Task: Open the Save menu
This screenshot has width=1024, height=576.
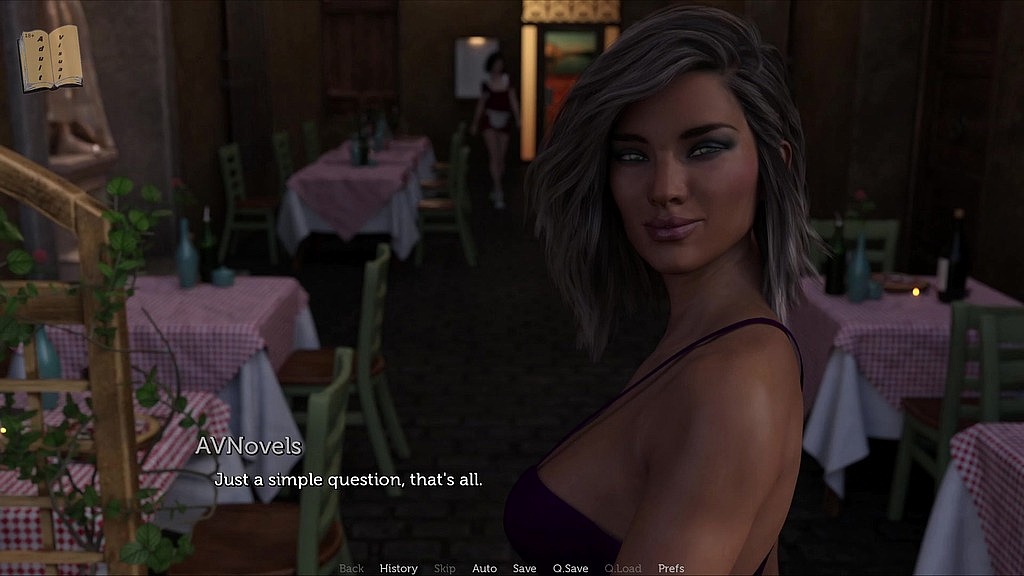Action: (x=524, y=568)
